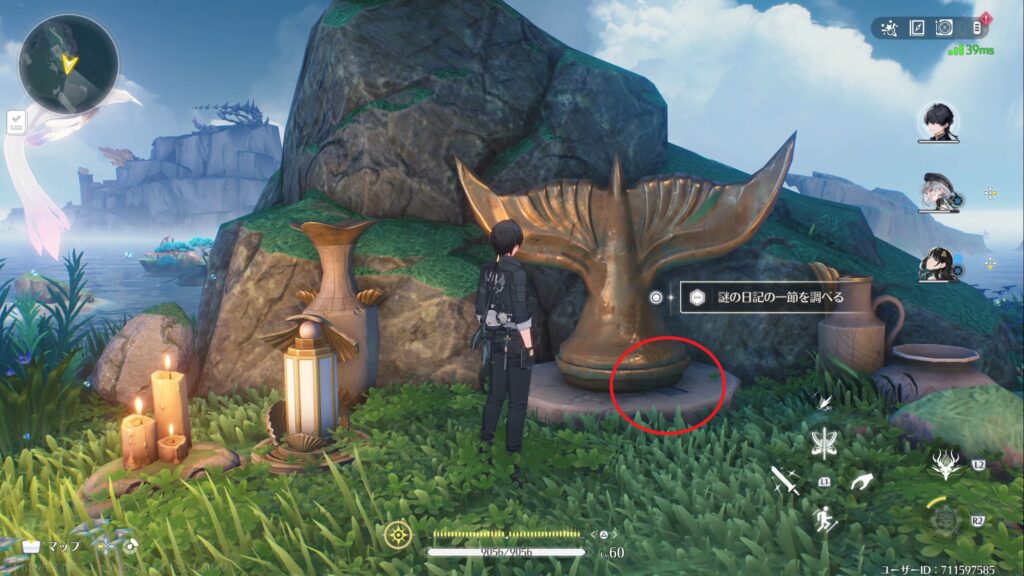Switch to the white-haired character portrait

point(938,193)
